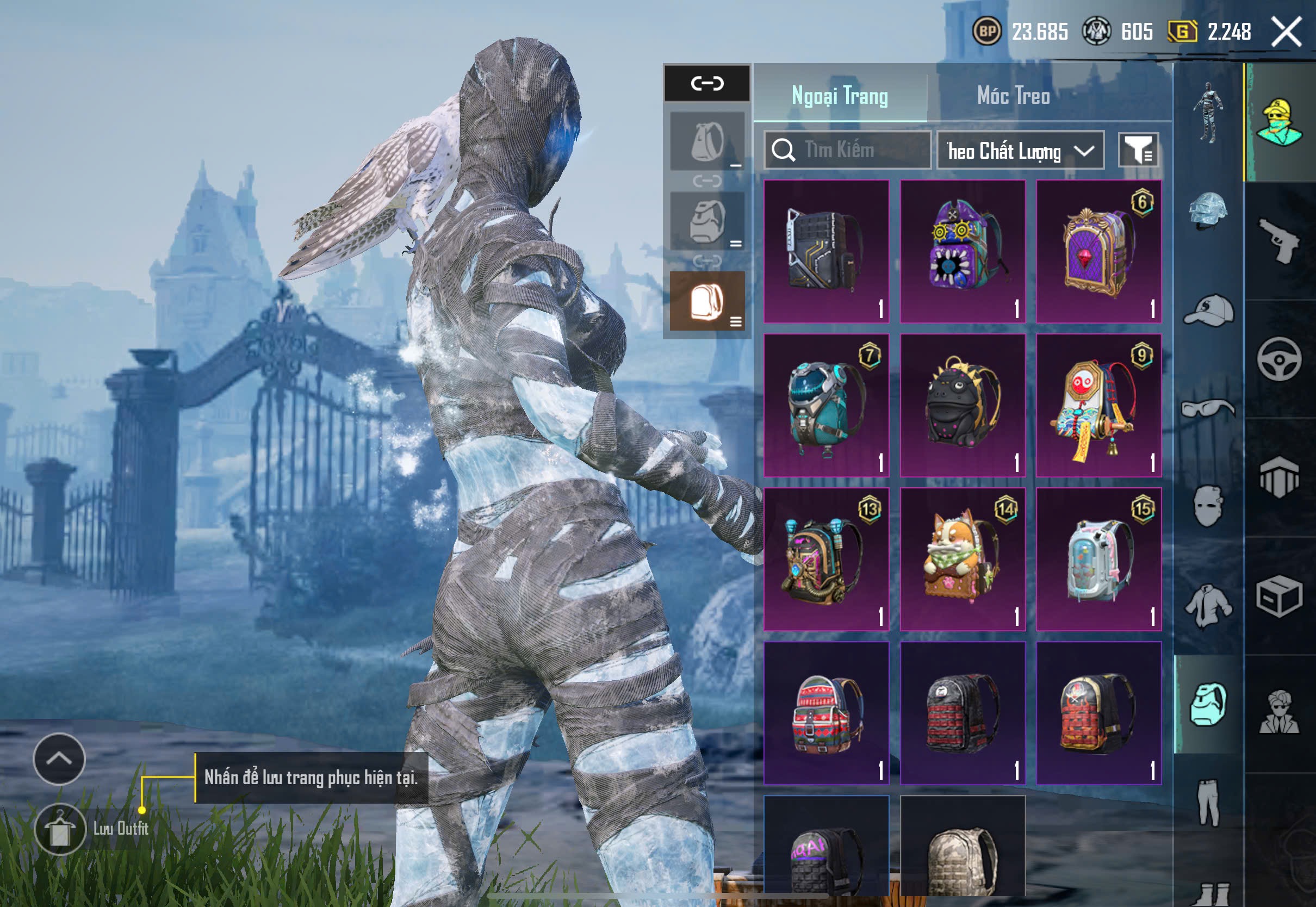
Task: Open the filter funnel button
Action: [1138, 151]
